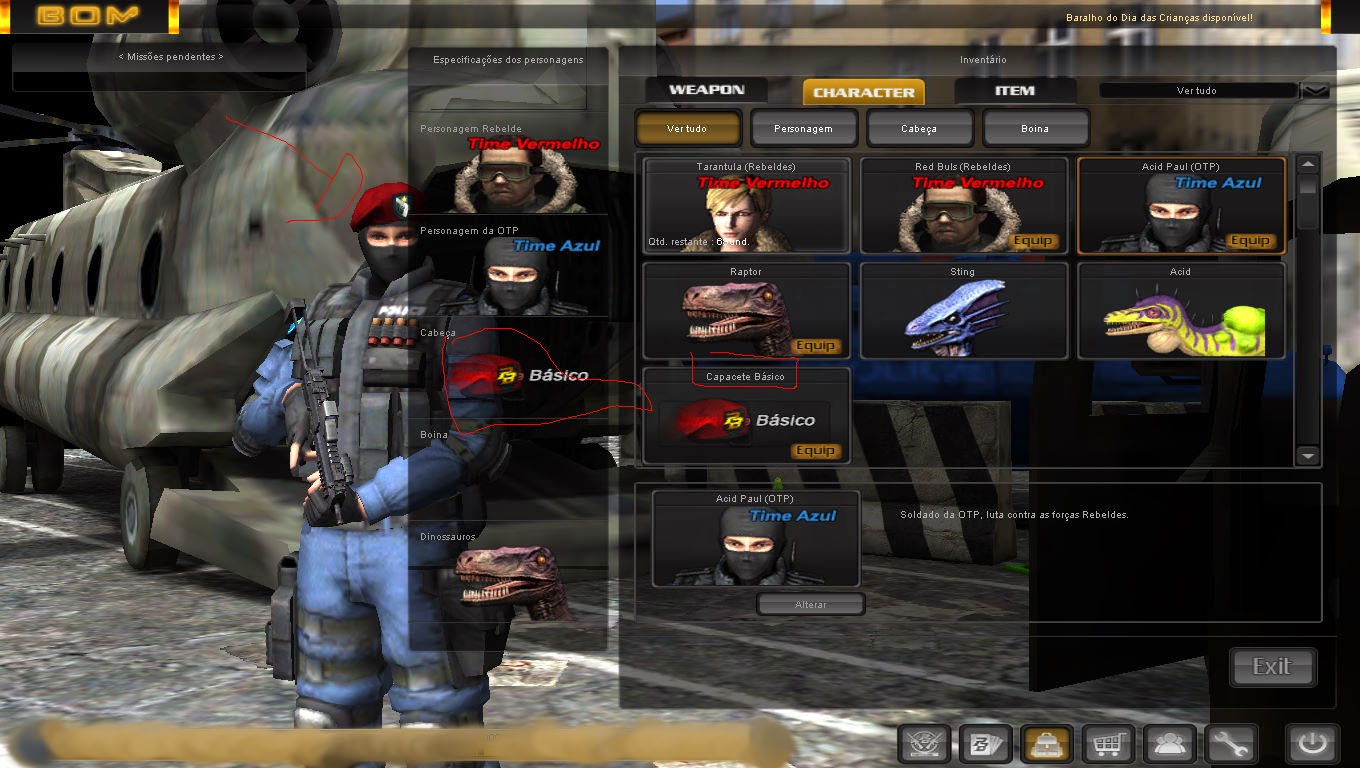Click the Exit button
1360x768 pixels.
[x=1272, y=667]
